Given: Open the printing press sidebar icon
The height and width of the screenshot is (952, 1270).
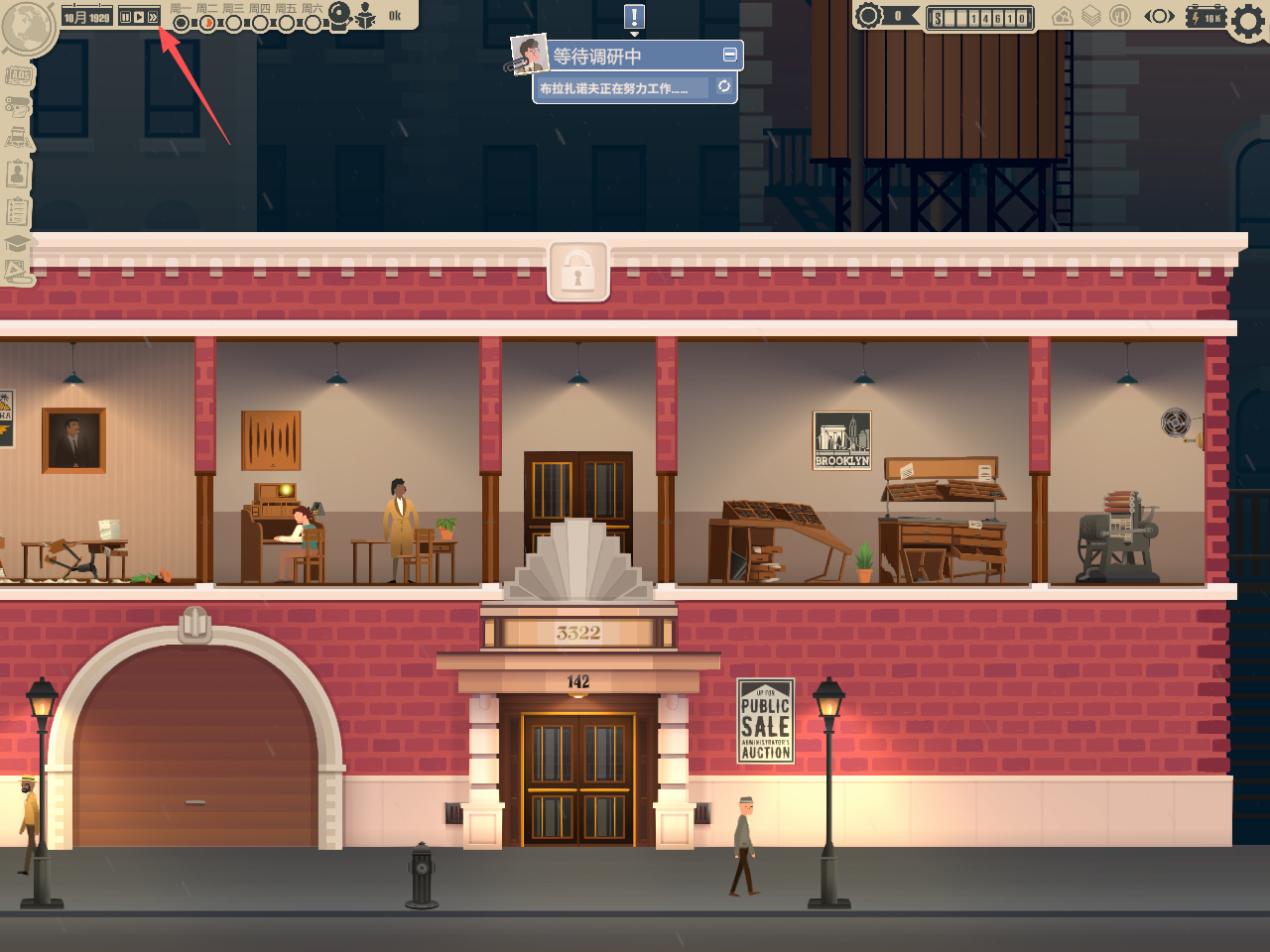Looking at the screenshot, I should click(x=18, y=138).
